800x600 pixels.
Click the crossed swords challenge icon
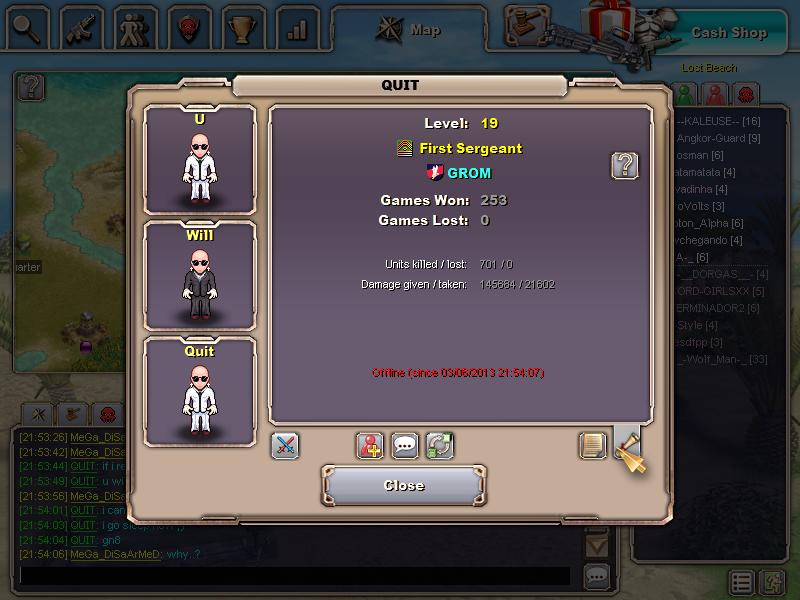point(285,446)
